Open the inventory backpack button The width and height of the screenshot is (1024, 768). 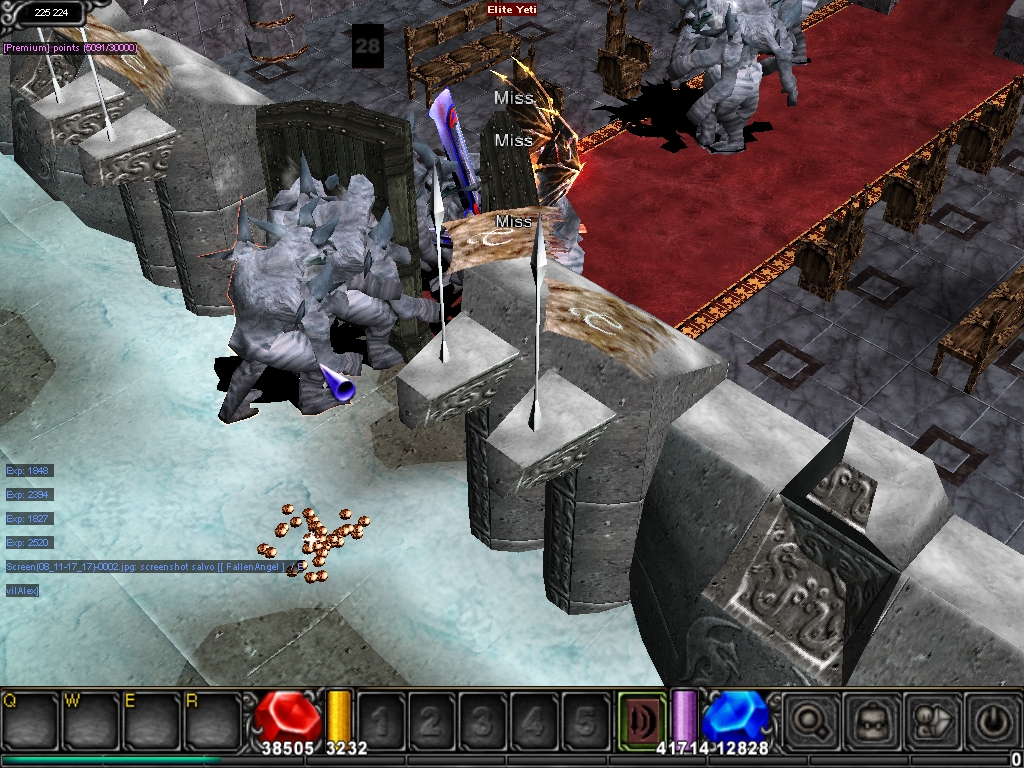point(870,718)
